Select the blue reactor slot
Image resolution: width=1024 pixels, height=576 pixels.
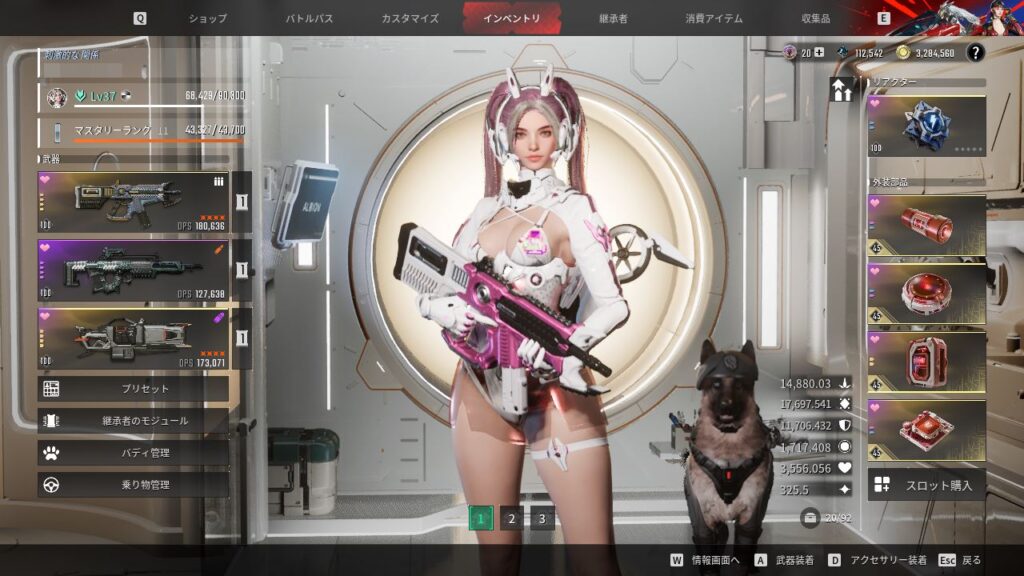[x=926, y=125]
